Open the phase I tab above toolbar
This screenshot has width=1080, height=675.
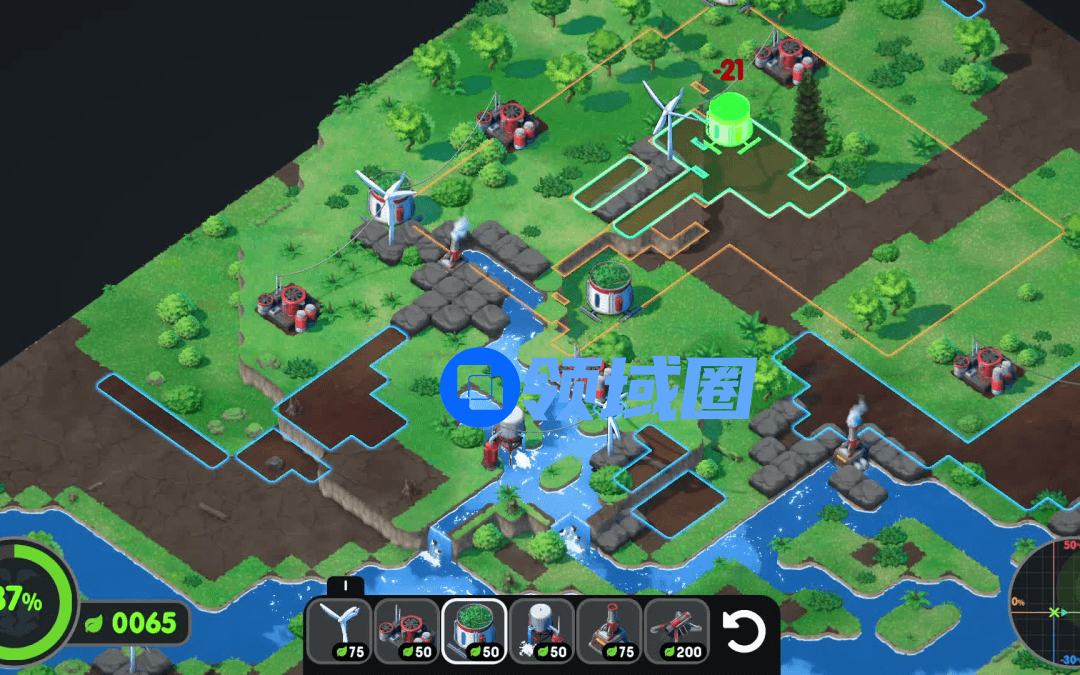(345, 587)
